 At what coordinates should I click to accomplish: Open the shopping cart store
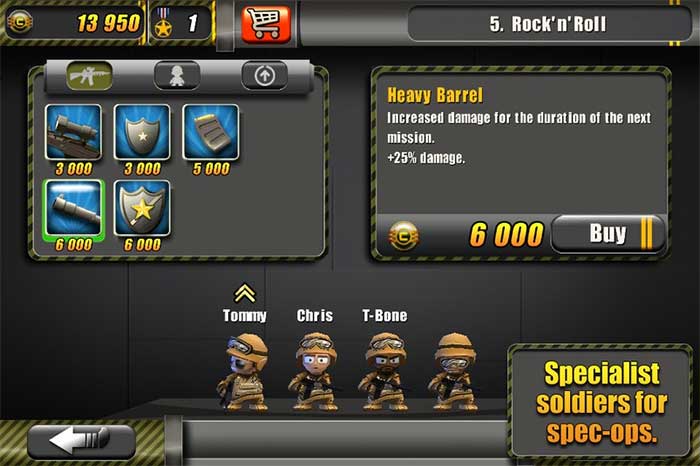[x=265, y=23]
